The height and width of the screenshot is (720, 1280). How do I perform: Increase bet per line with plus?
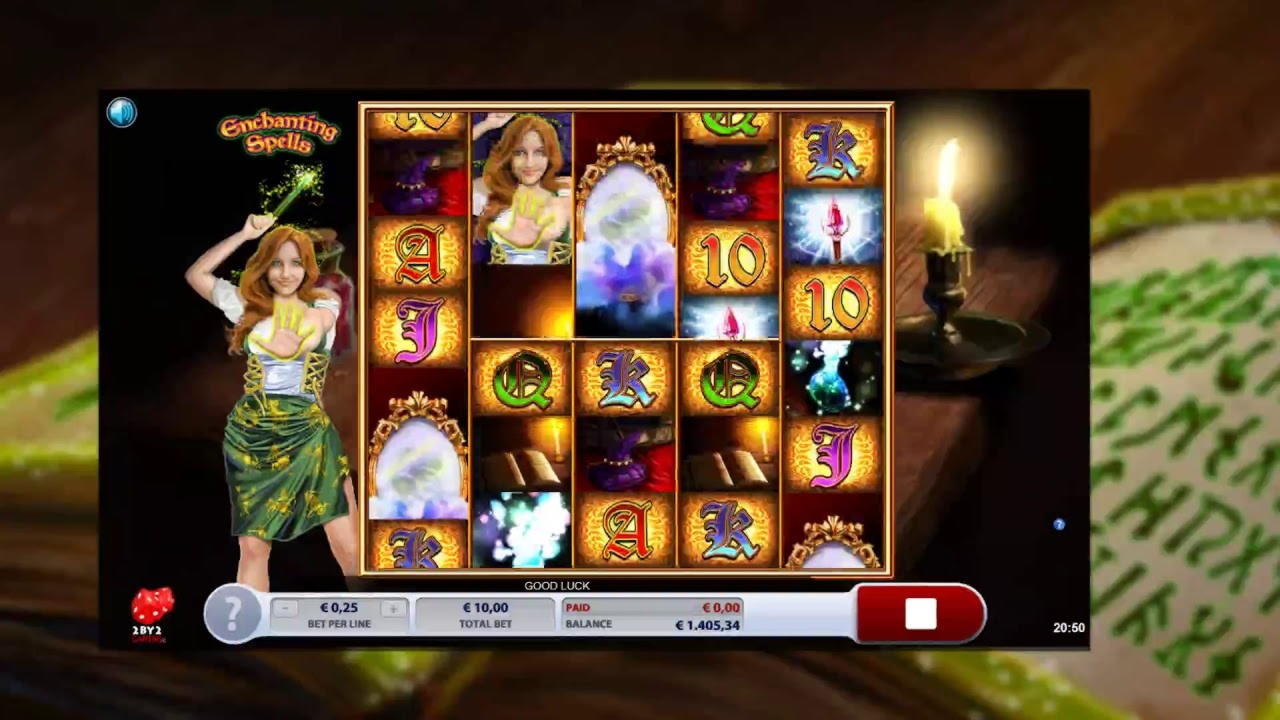pyautogui.click(x=393, y=608)
